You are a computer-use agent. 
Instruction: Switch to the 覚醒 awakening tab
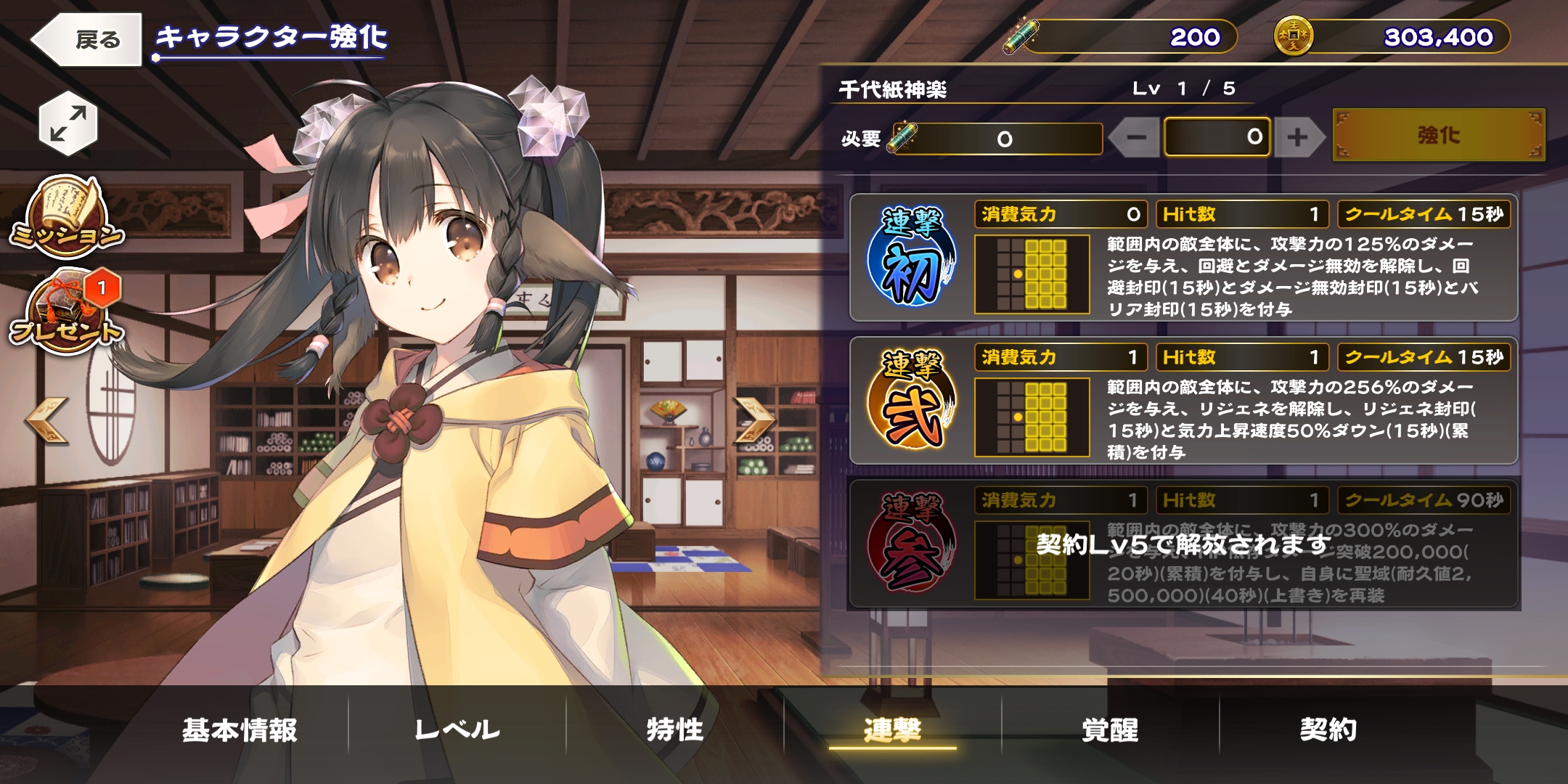coord(1111,730)
